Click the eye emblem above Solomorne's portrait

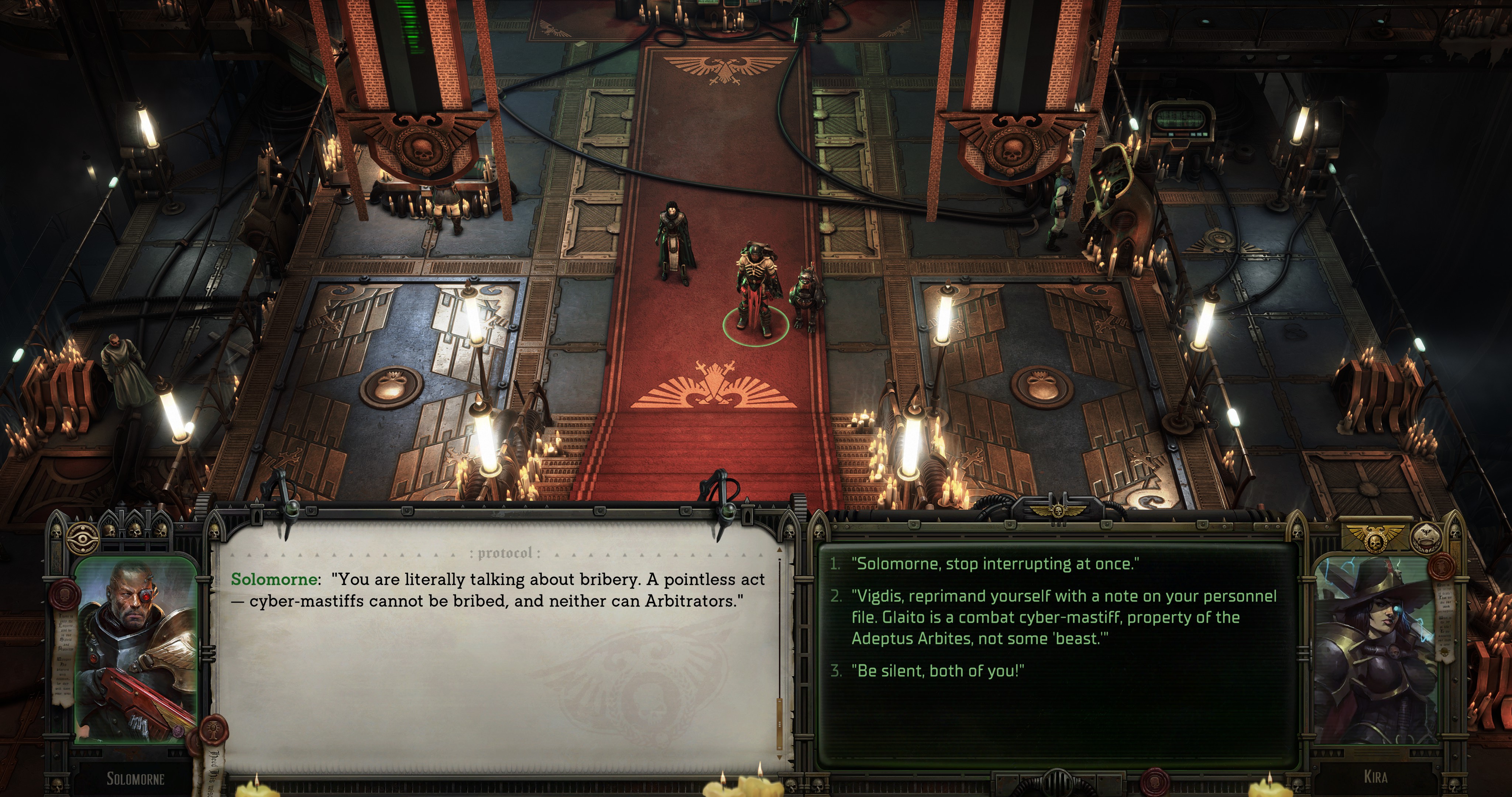pos(83,536)
